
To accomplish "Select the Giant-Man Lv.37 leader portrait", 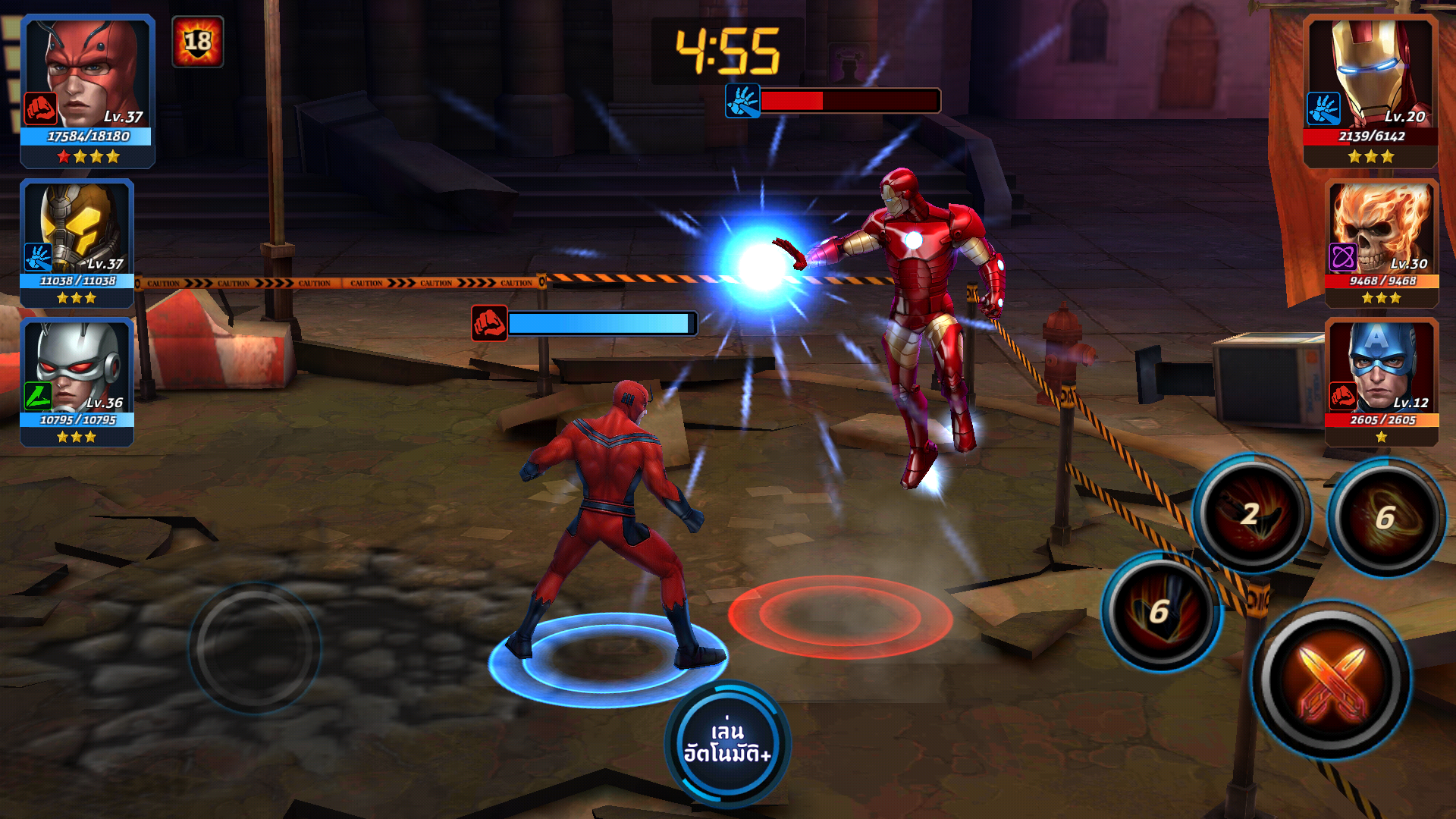I will pos(87,89).
